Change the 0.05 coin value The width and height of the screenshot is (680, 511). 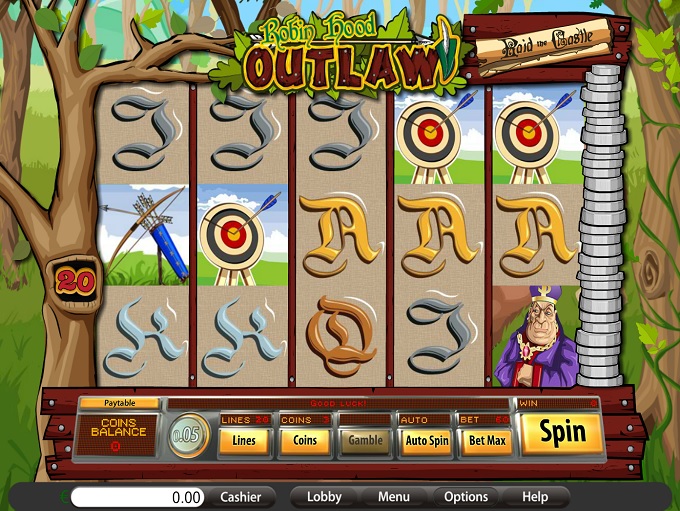click(x=187, y=438)
